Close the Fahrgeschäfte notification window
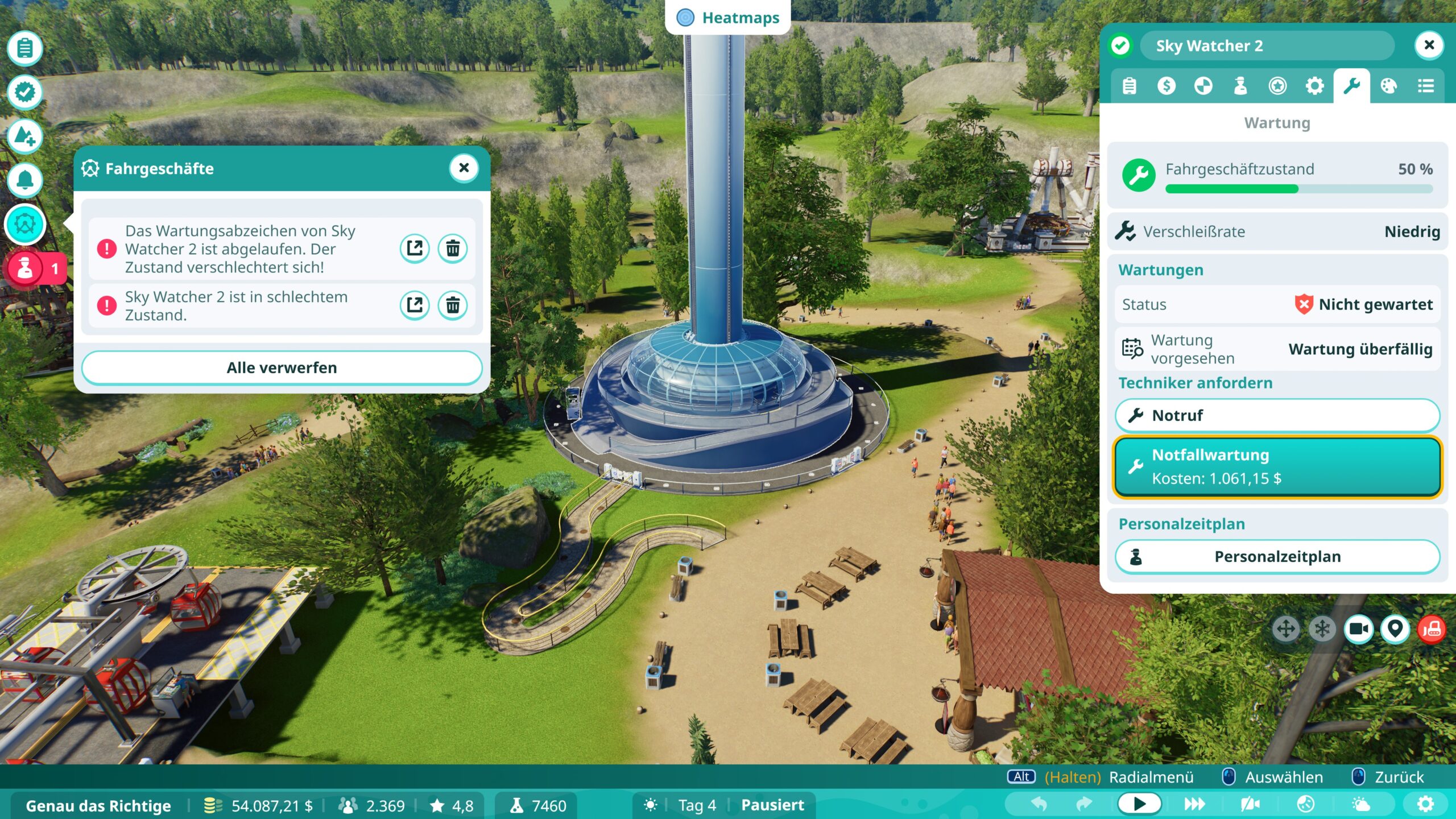The height and width of the screenshot is (819, 1456). (x=464, y=168)
